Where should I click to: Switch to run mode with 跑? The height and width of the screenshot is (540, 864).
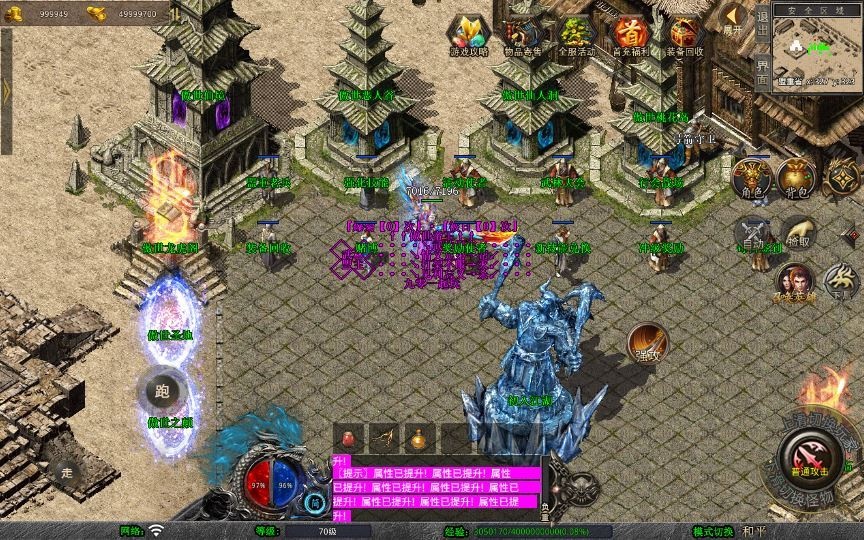point(161,390)
